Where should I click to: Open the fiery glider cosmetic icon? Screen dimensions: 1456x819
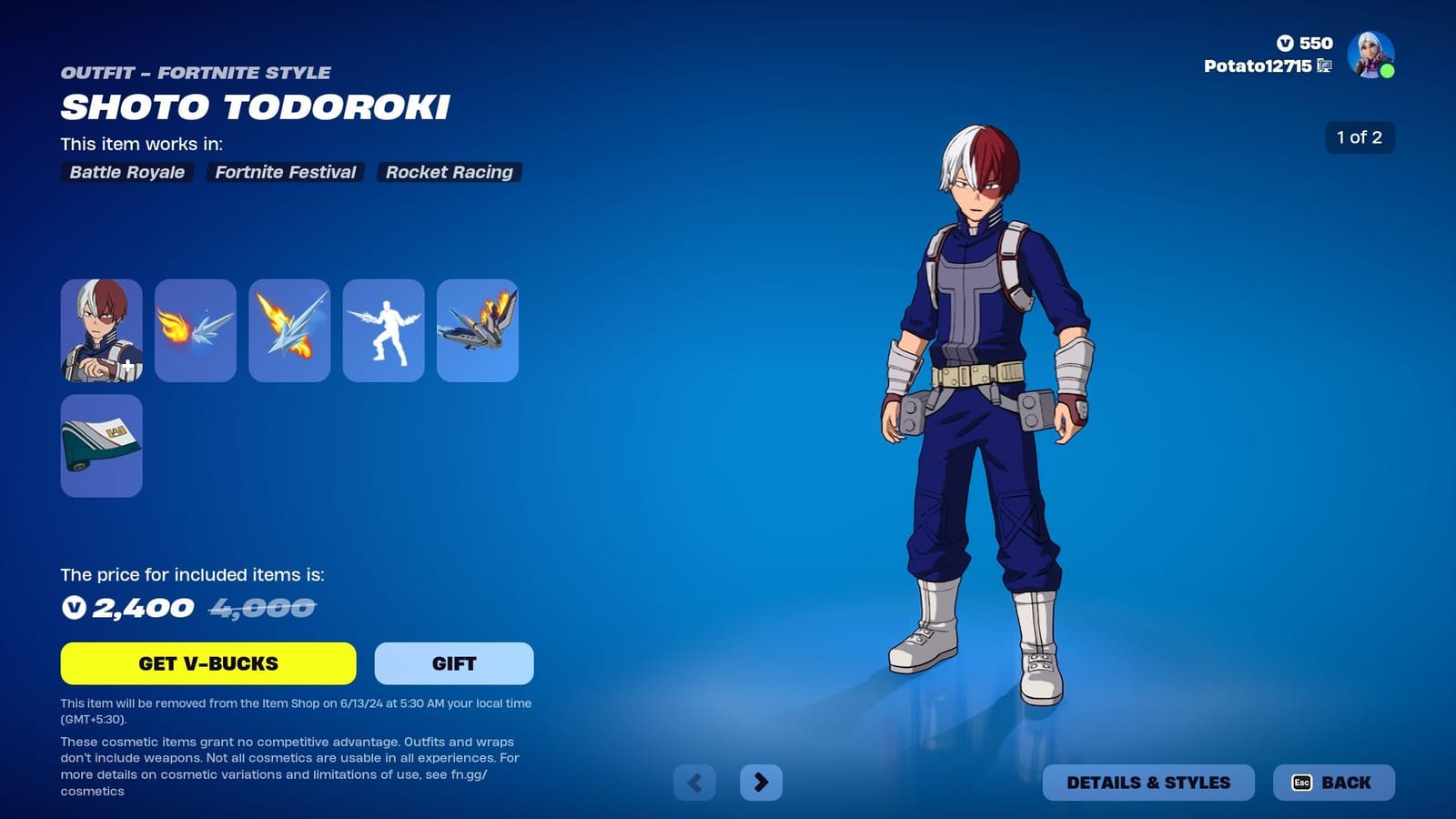288,329
